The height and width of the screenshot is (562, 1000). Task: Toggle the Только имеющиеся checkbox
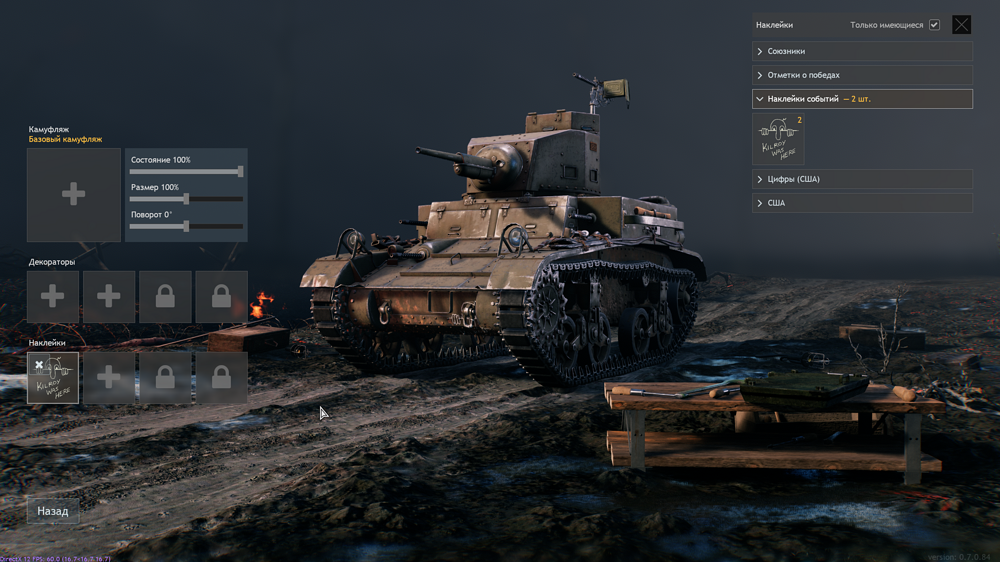(x=934, y=25)
